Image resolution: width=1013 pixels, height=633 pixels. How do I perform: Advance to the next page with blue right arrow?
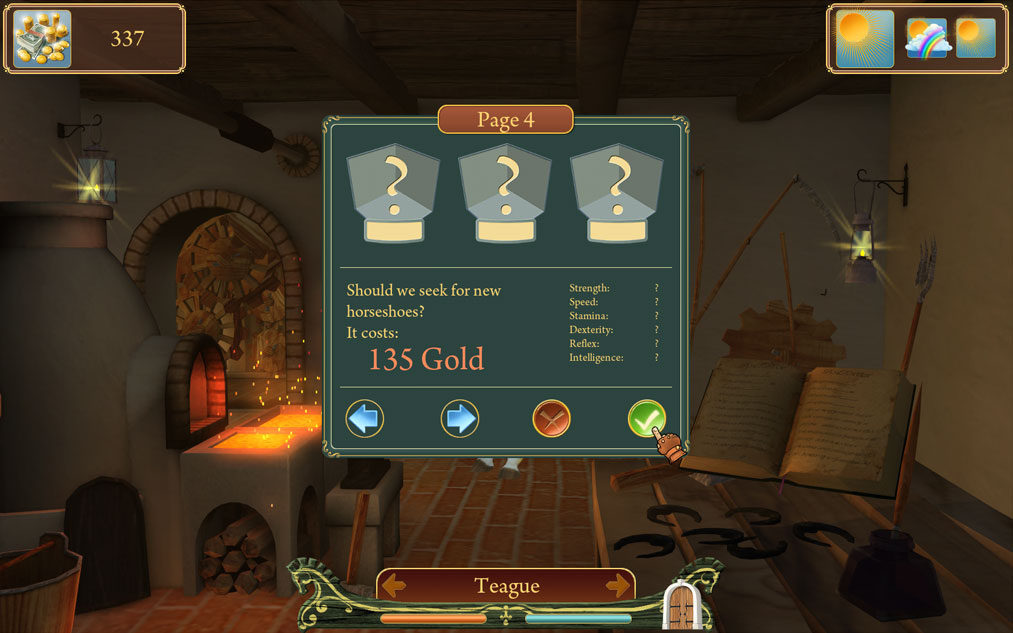(460, 418)
